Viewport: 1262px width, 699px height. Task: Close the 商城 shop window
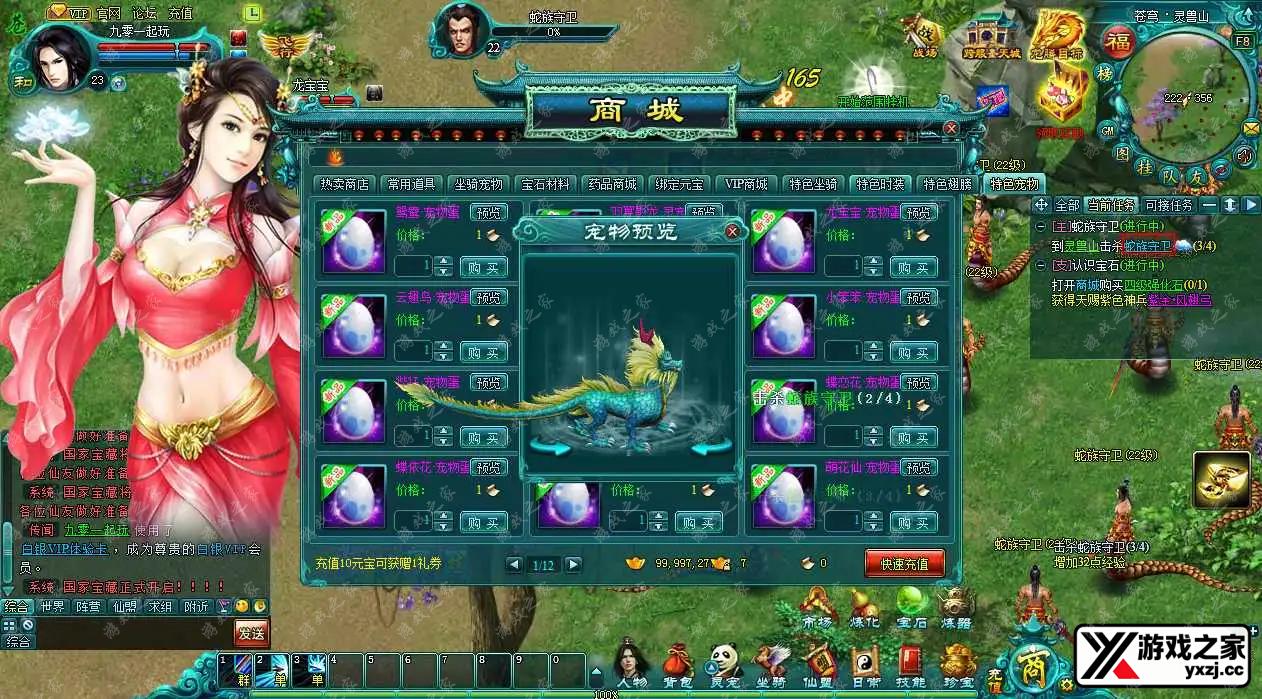click(950, 128)
